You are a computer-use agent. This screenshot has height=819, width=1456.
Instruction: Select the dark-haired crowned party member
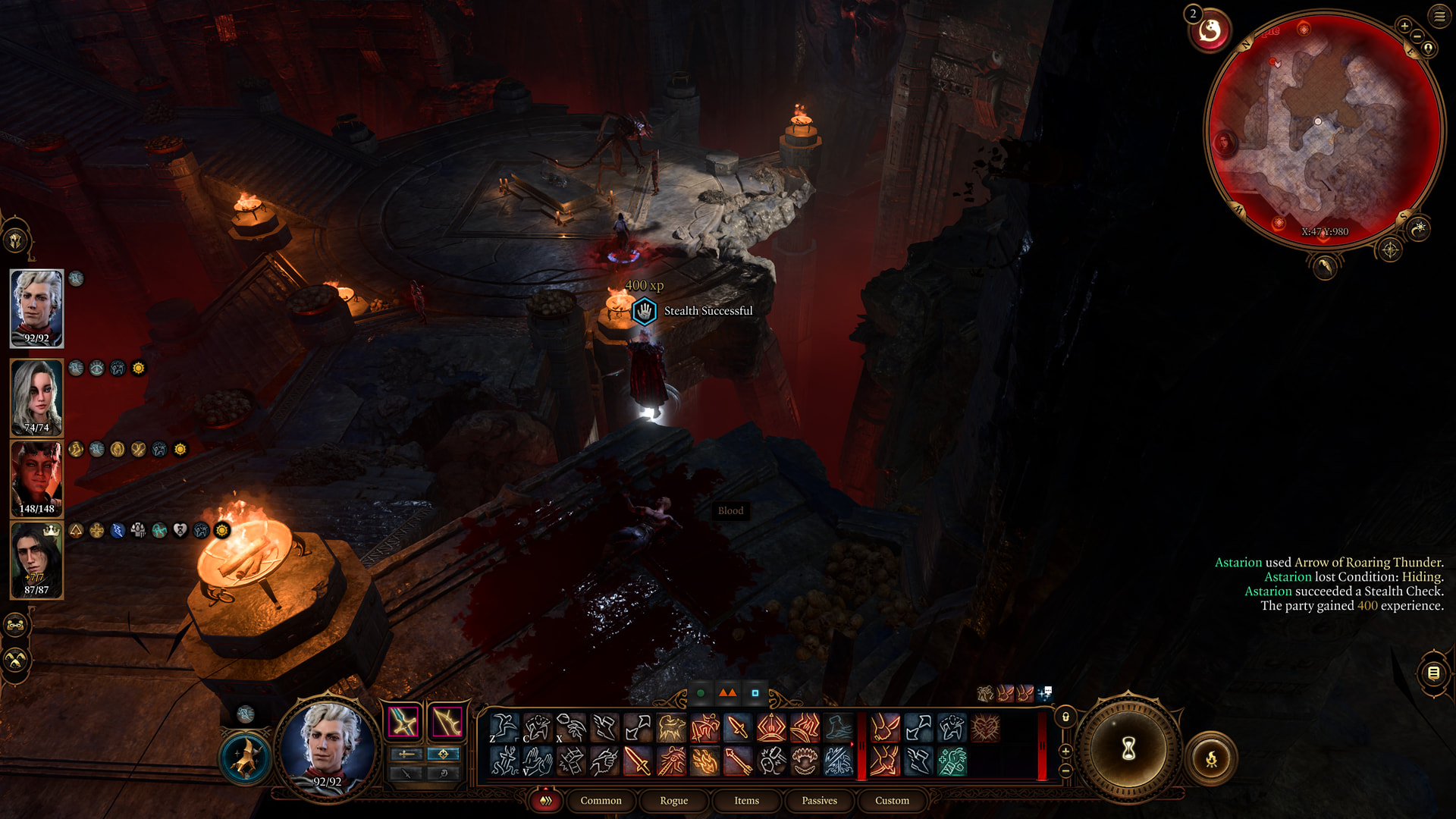click(x=36, y=560)
